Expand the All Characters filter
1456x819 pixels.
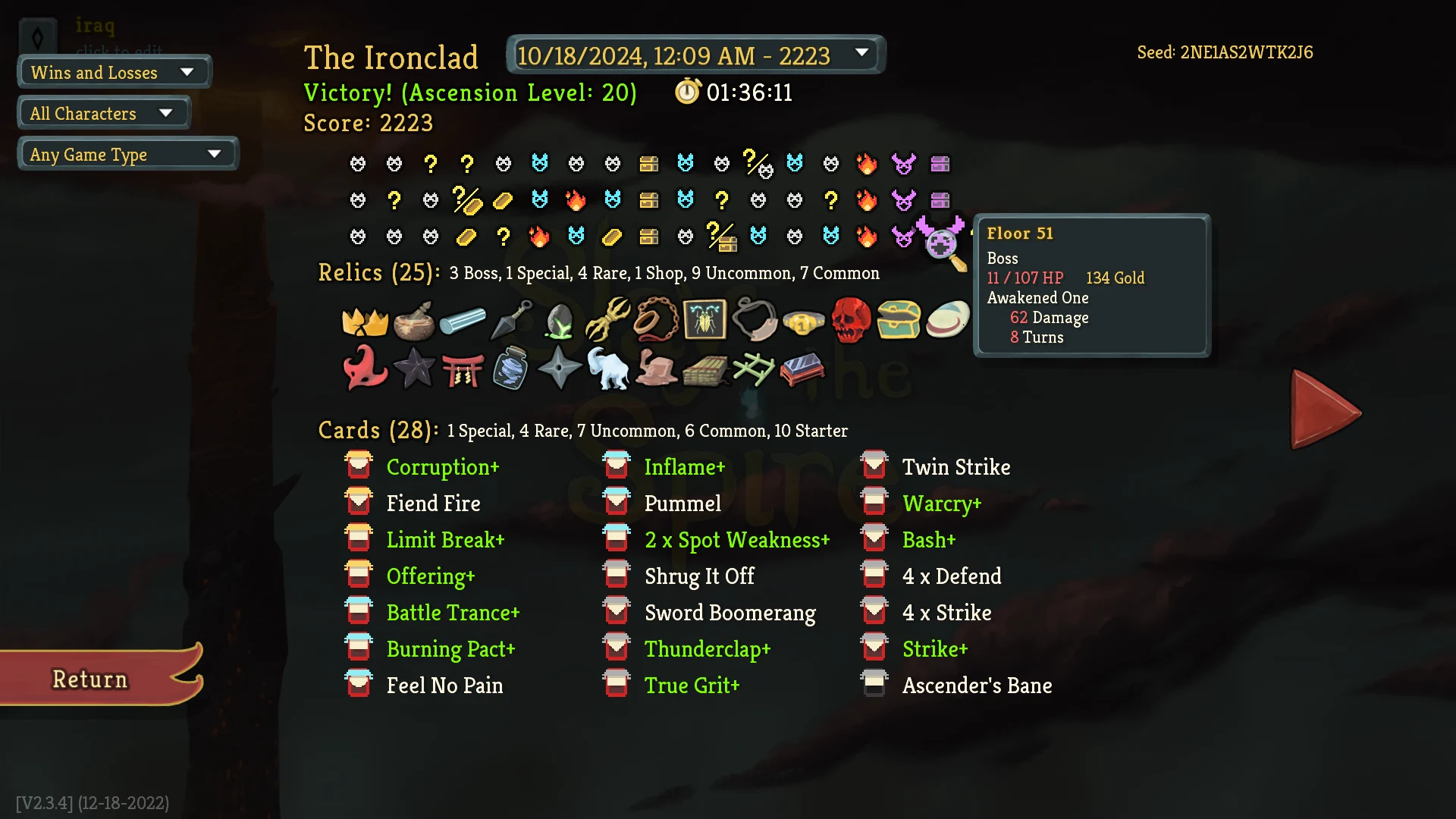(x=103, y=112)
